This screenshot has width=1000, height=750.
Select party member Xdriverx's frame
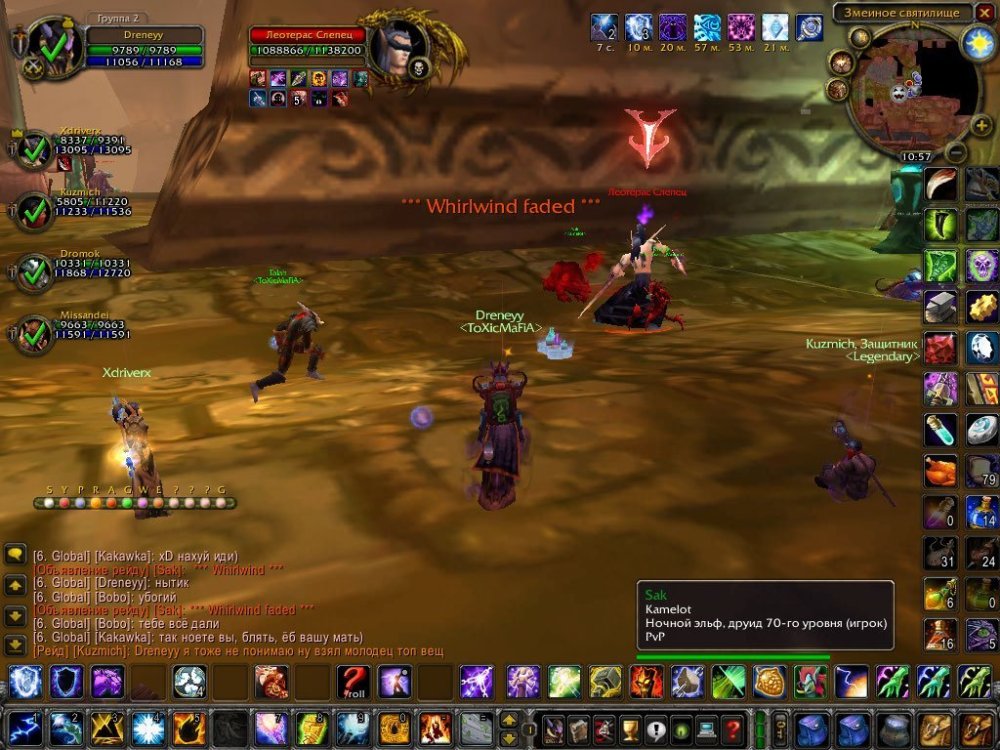click(35, 151)
